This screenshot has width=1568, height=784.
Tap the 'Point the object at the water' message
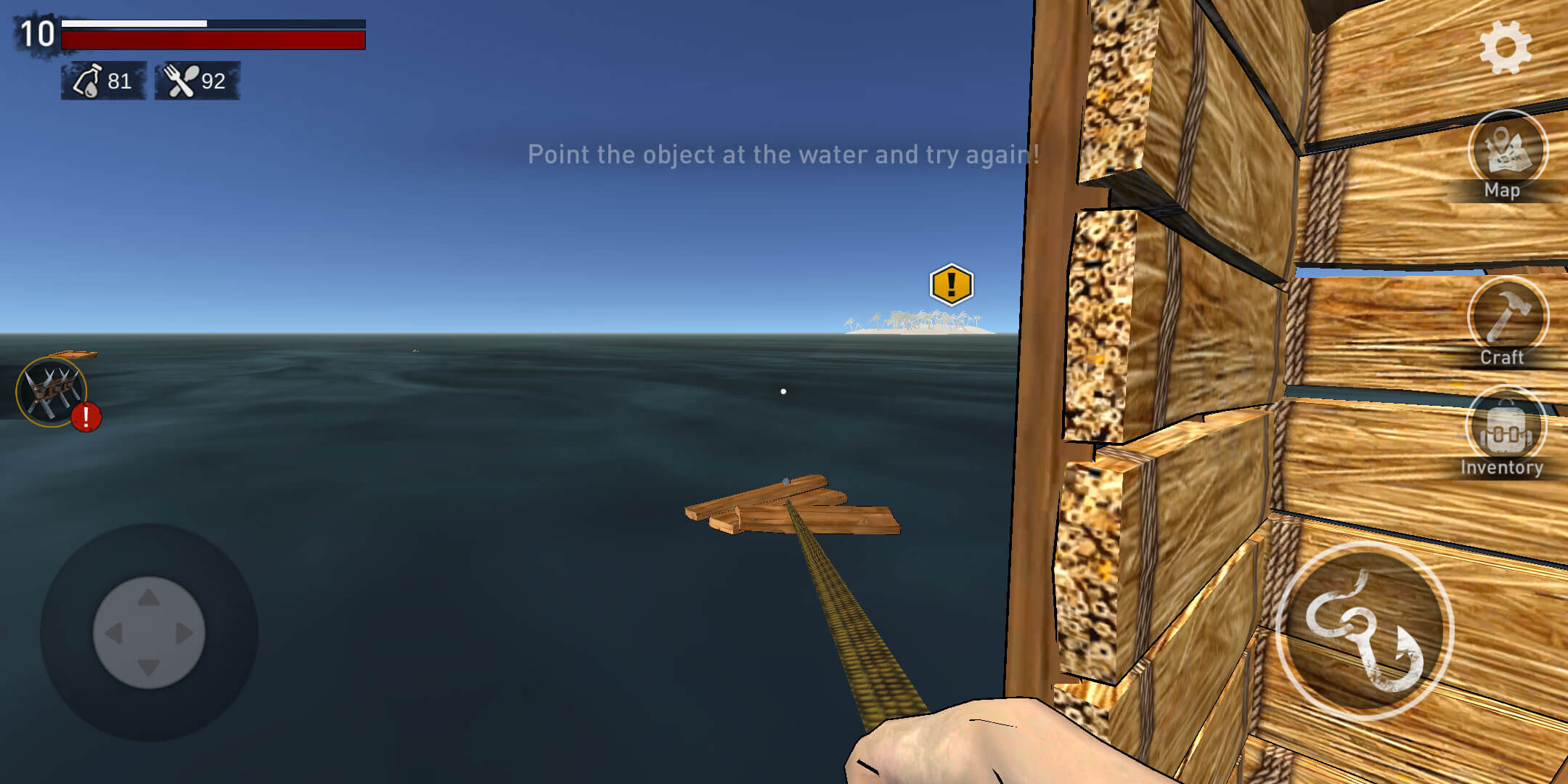(x=784, y=154)
